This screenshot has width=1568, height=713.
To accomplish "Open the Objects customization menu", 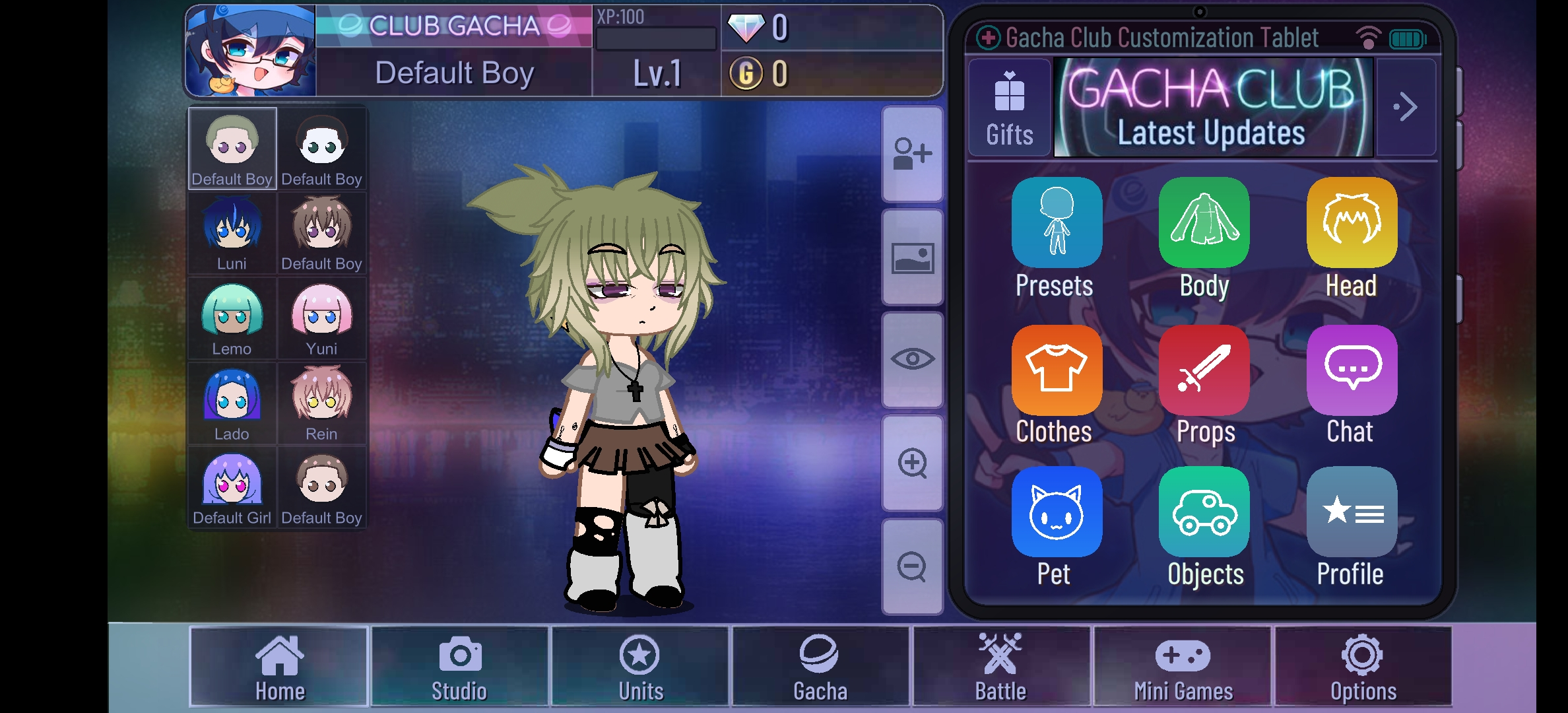I will point(1203,512).
